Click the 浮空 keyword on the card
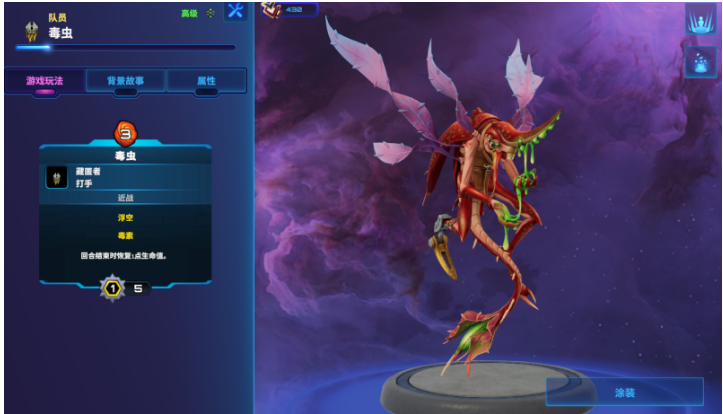 (x=125, y=215)
